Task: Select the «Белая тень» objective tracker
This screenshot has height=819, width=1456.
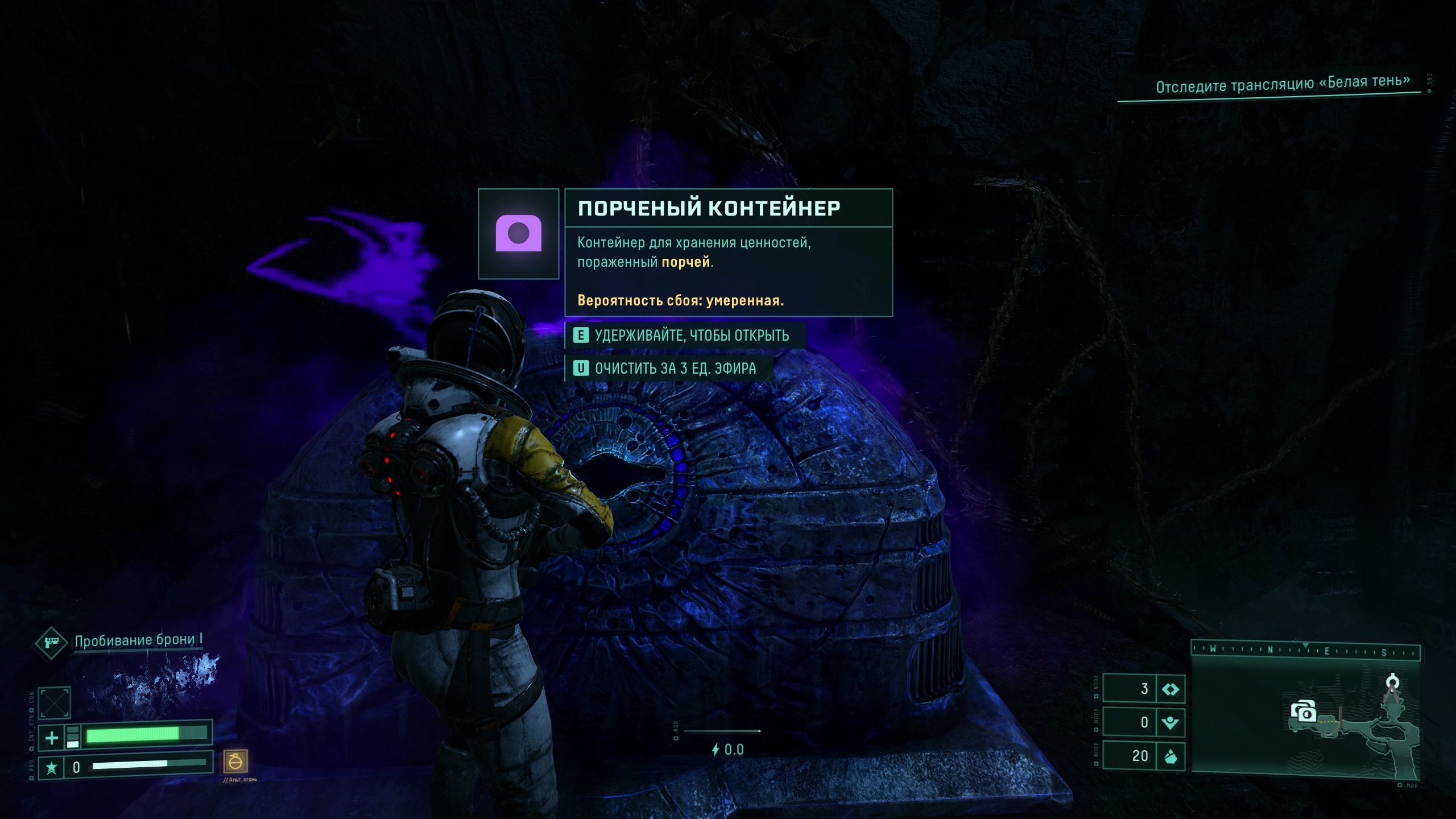Action: [x=1282, y=85]
